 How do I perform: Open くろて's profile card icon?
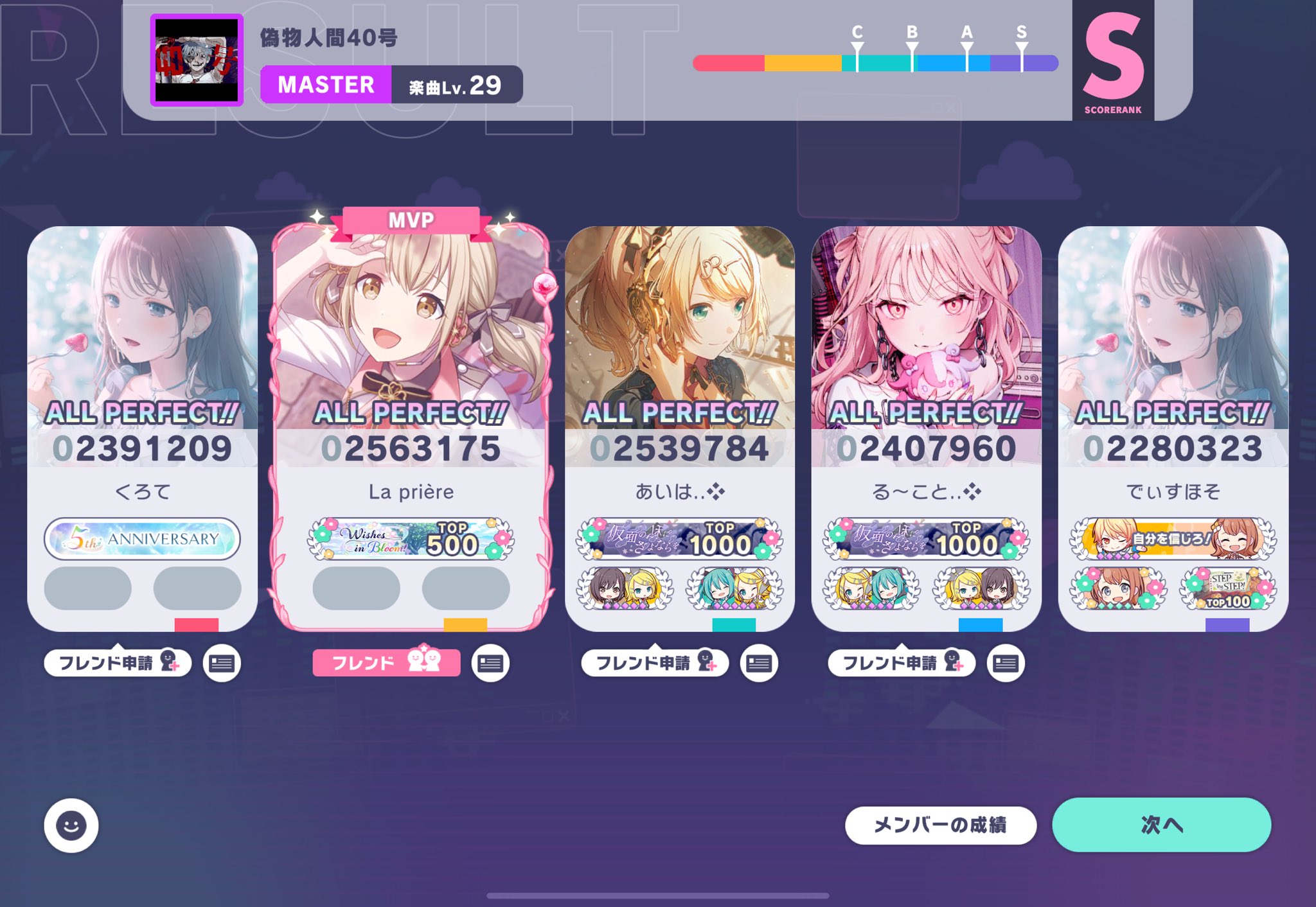[223, 663]
